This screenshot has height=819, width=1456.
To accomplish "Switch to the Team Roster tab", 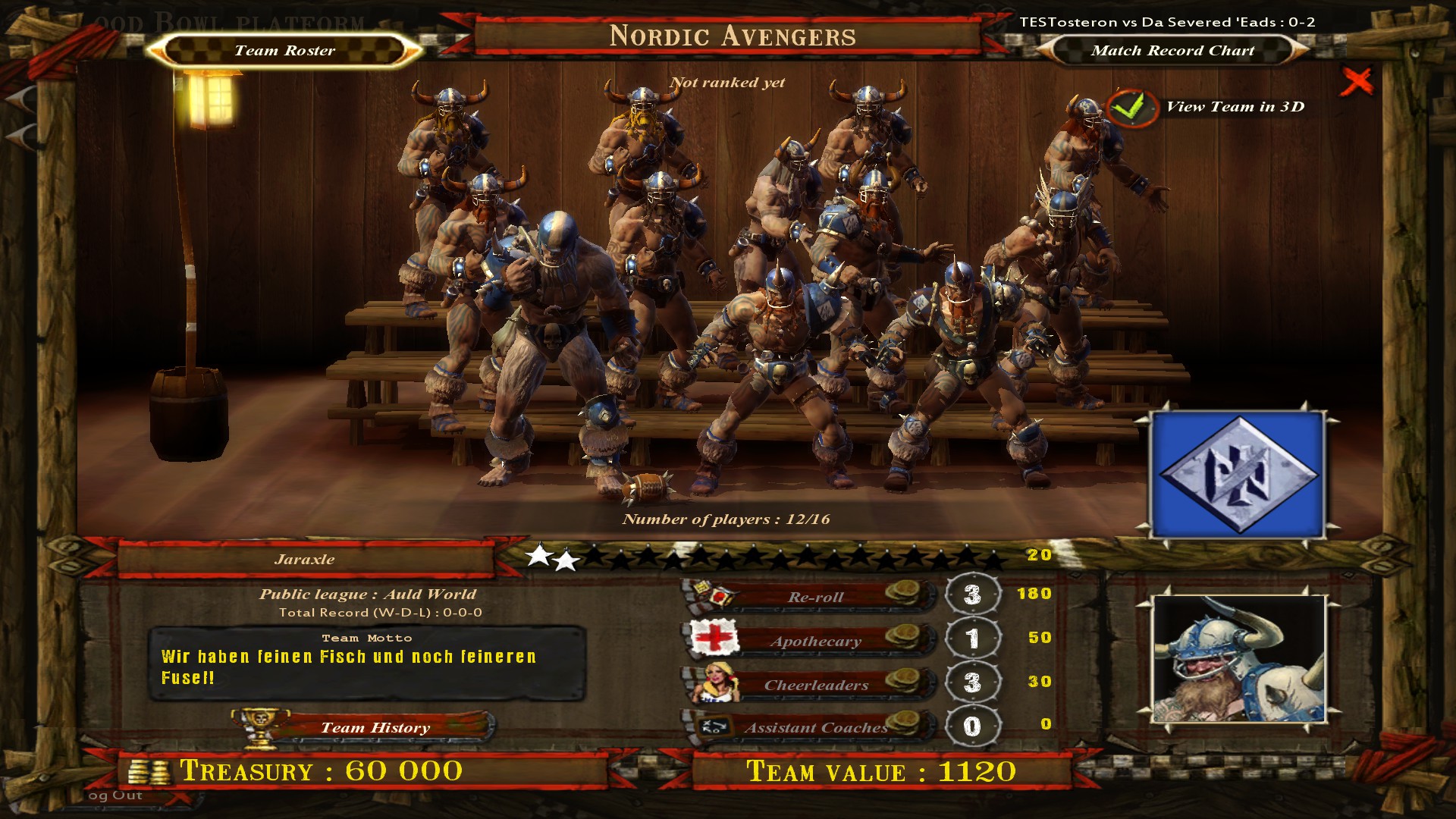I will [284, 51].
